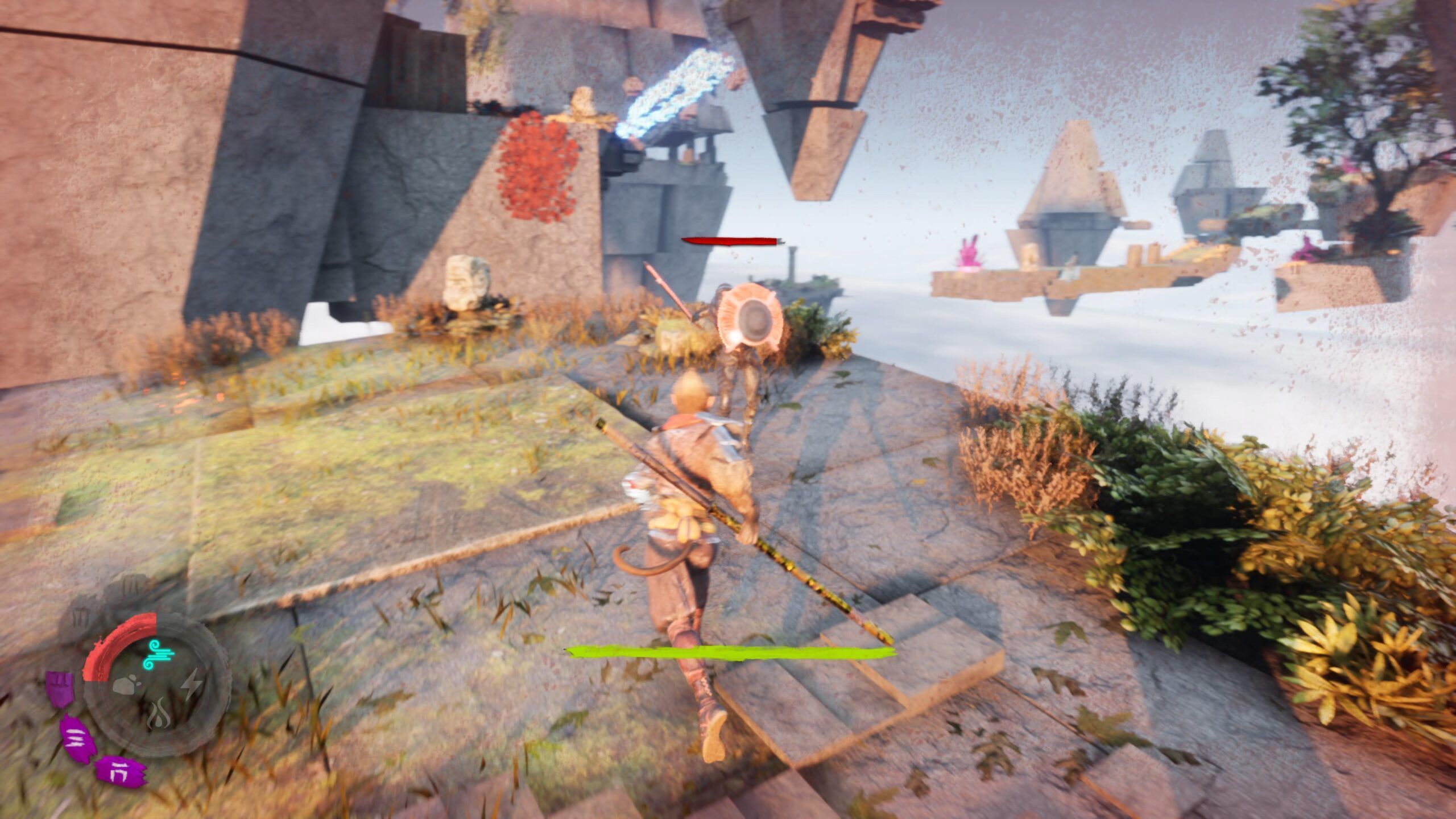Image resolution: width=1456 pixels, height=819 pixels.
Task: Activate the flame element icon
Action: [159, 716]
